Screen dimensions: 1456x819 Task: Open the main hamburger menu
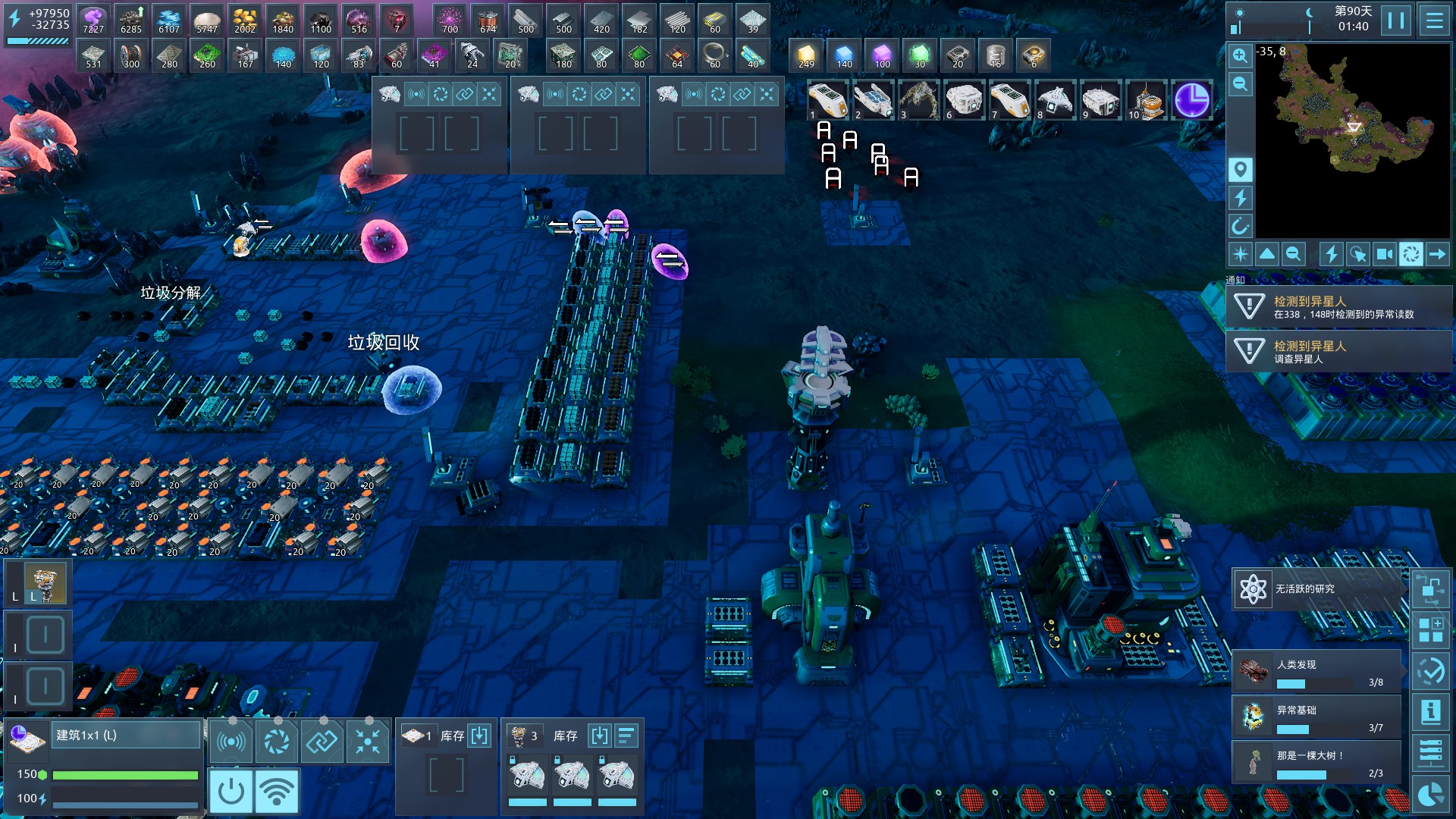[1435, 20]
